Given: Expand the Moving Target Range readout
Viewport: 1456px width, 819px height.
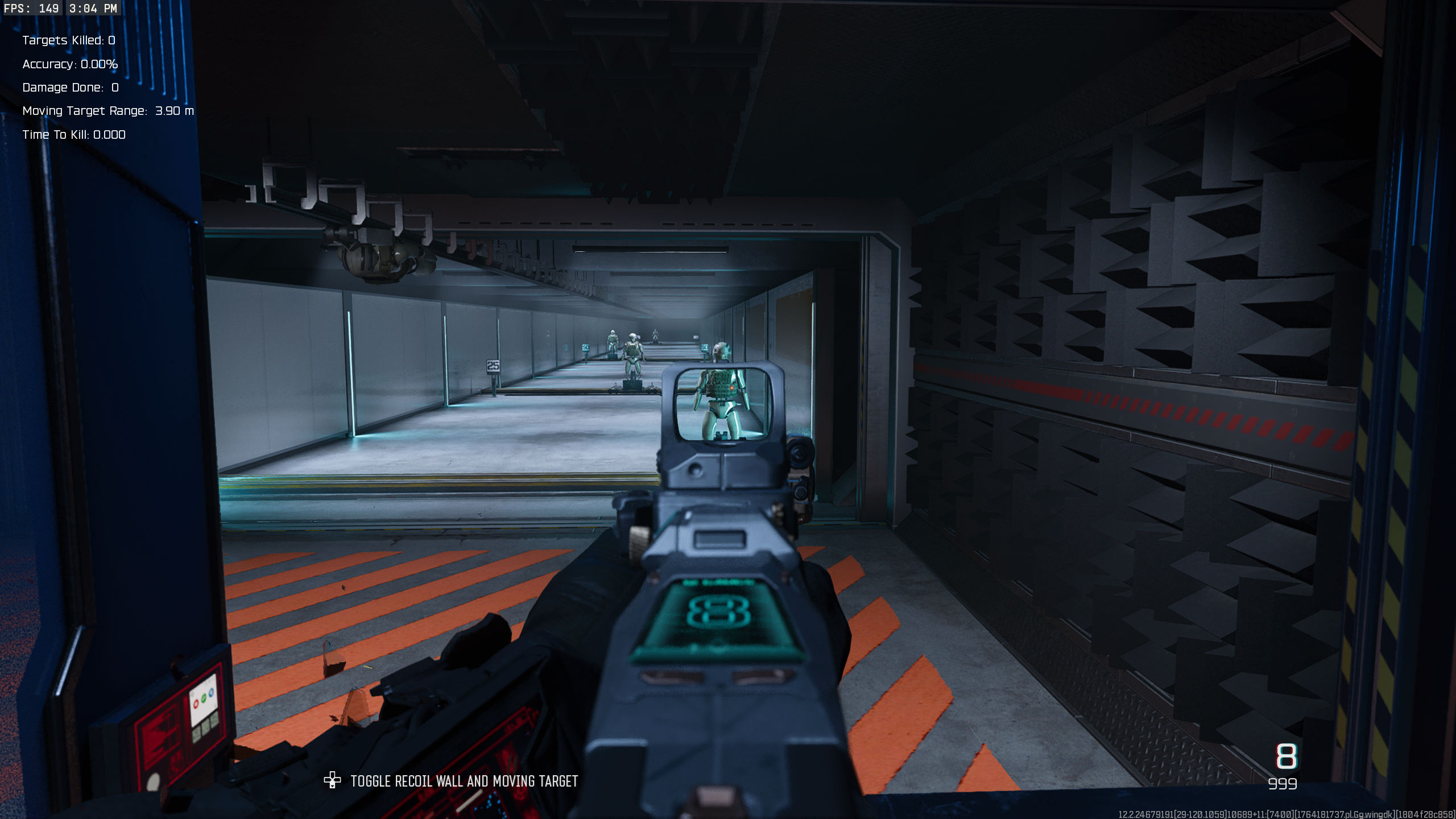Looking at the screenshot, I should pyautogui.click(x=107, y=111).
